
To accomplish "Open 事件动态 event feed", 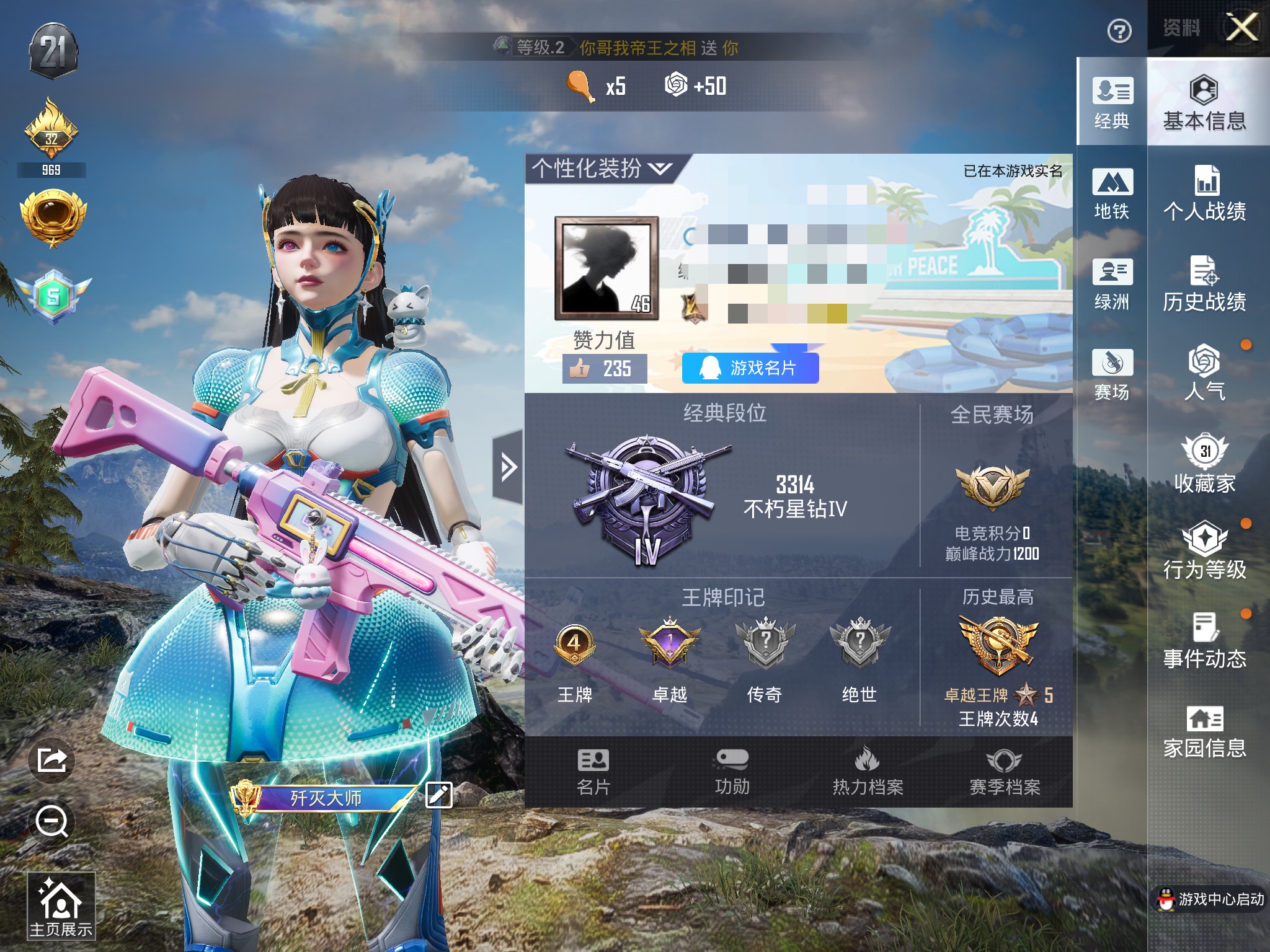I will tap(1204, 641).
